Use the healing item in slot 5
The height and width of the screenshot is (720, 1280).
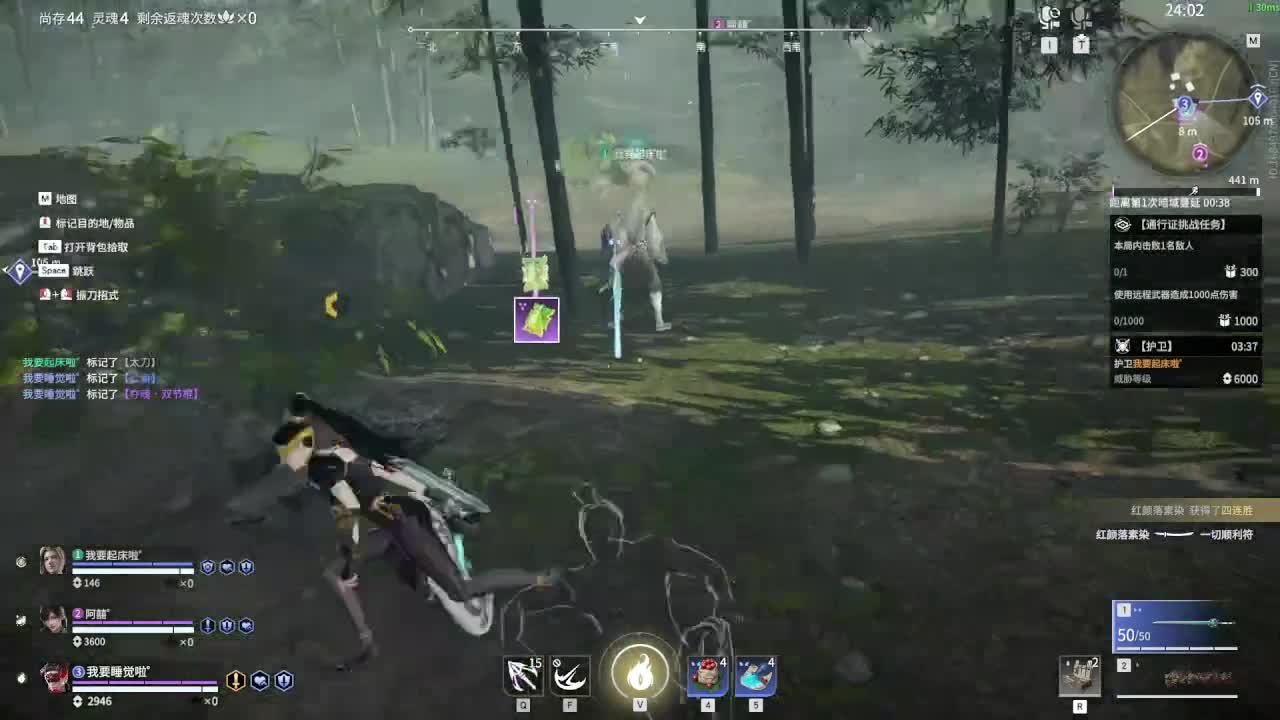click(757, 675)
